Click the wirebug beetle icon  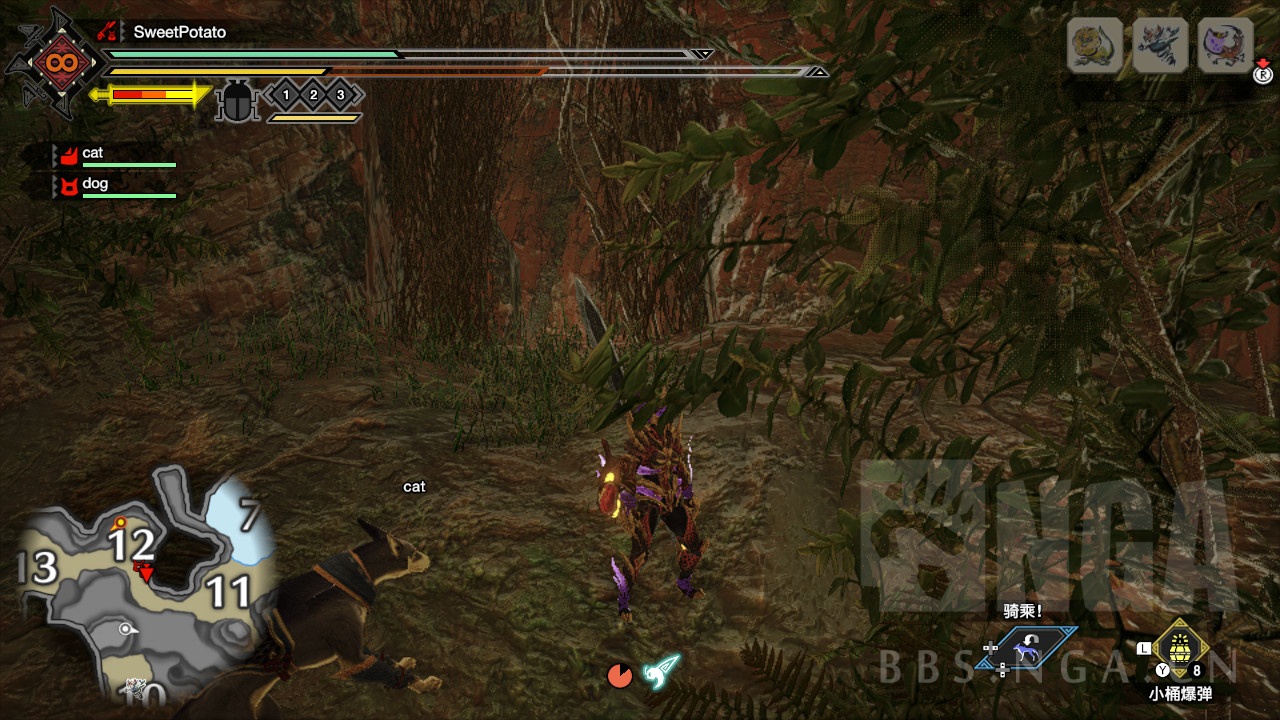(237, 102)
